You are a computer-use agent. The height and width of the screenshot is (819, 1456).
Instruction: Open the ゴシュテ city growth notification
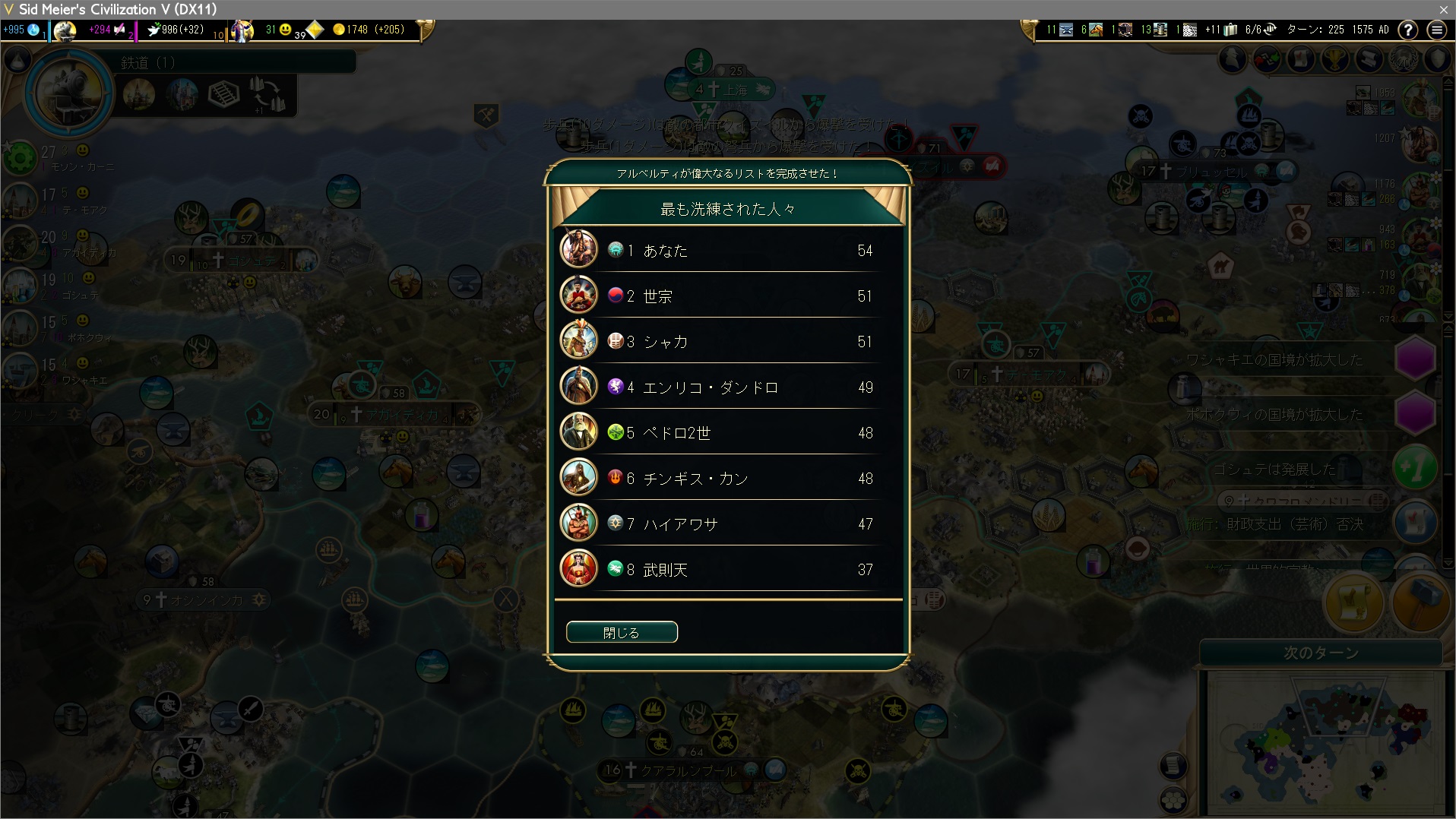[1415, 469]
